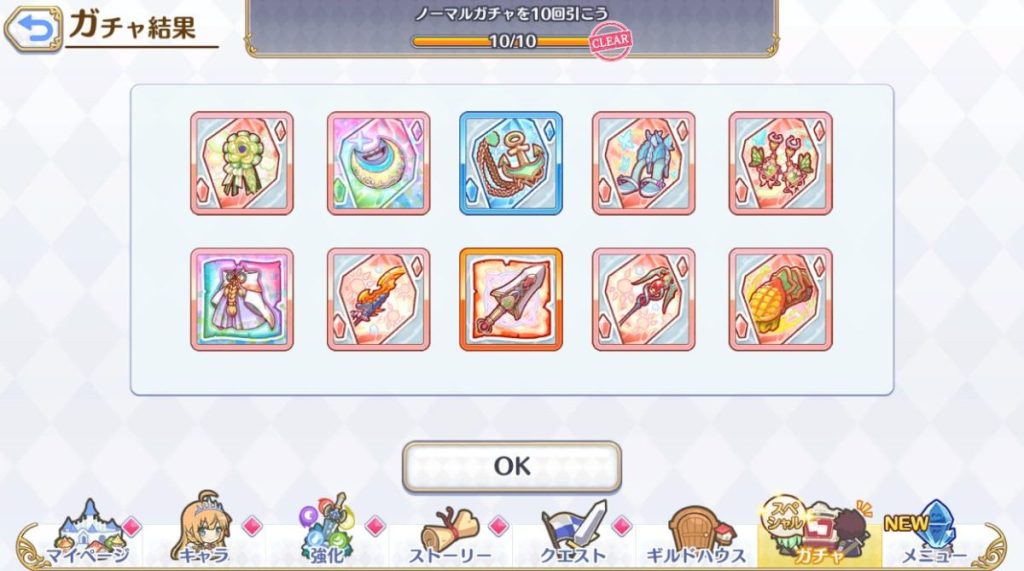This screenshot has height=571, width=1024.
Task: Select the green rosette ribbon item
Action: 241,163
